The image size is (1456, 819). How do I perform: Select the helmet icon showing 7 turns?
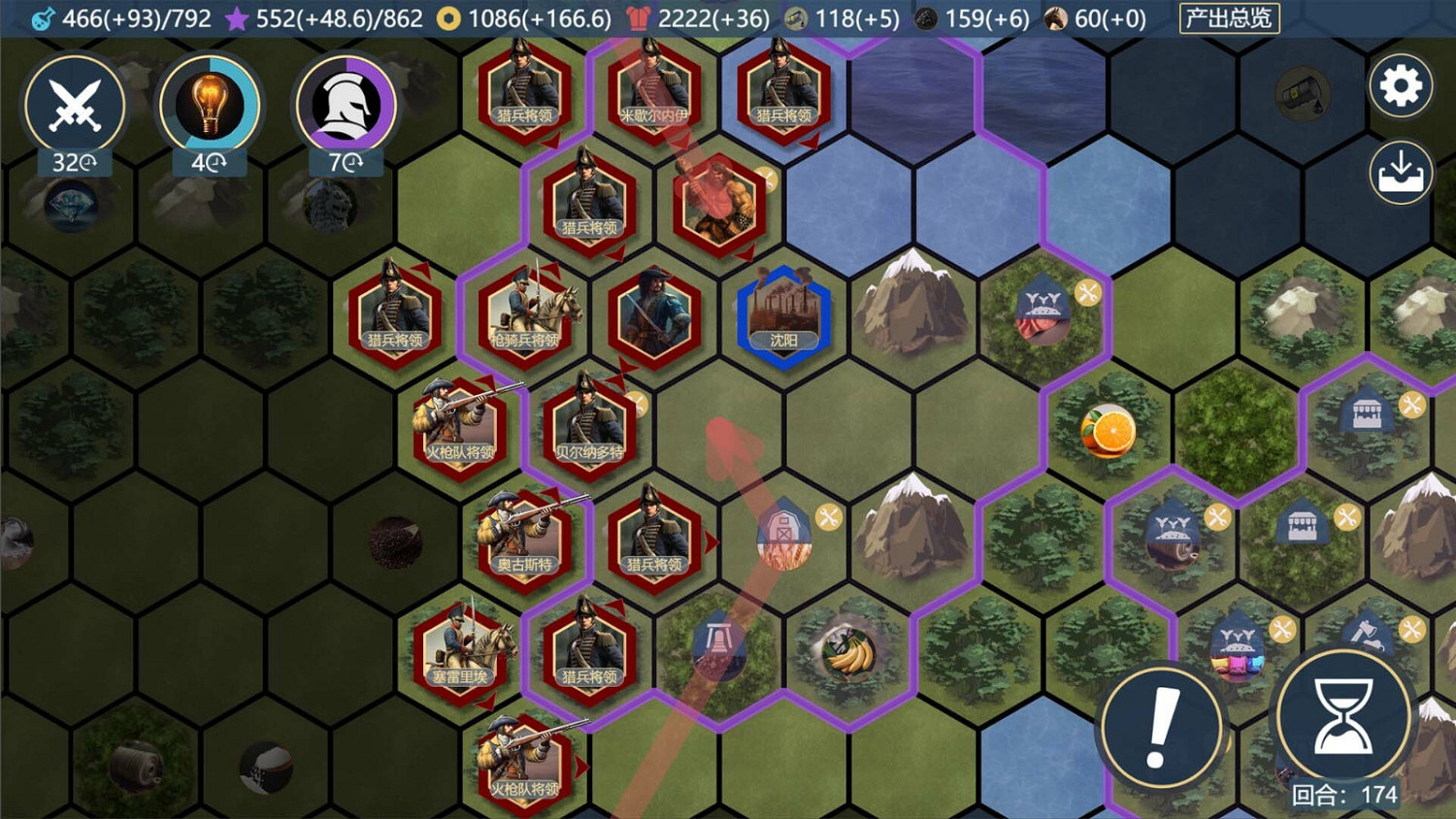pyautogui.click(x=345, y=107)
